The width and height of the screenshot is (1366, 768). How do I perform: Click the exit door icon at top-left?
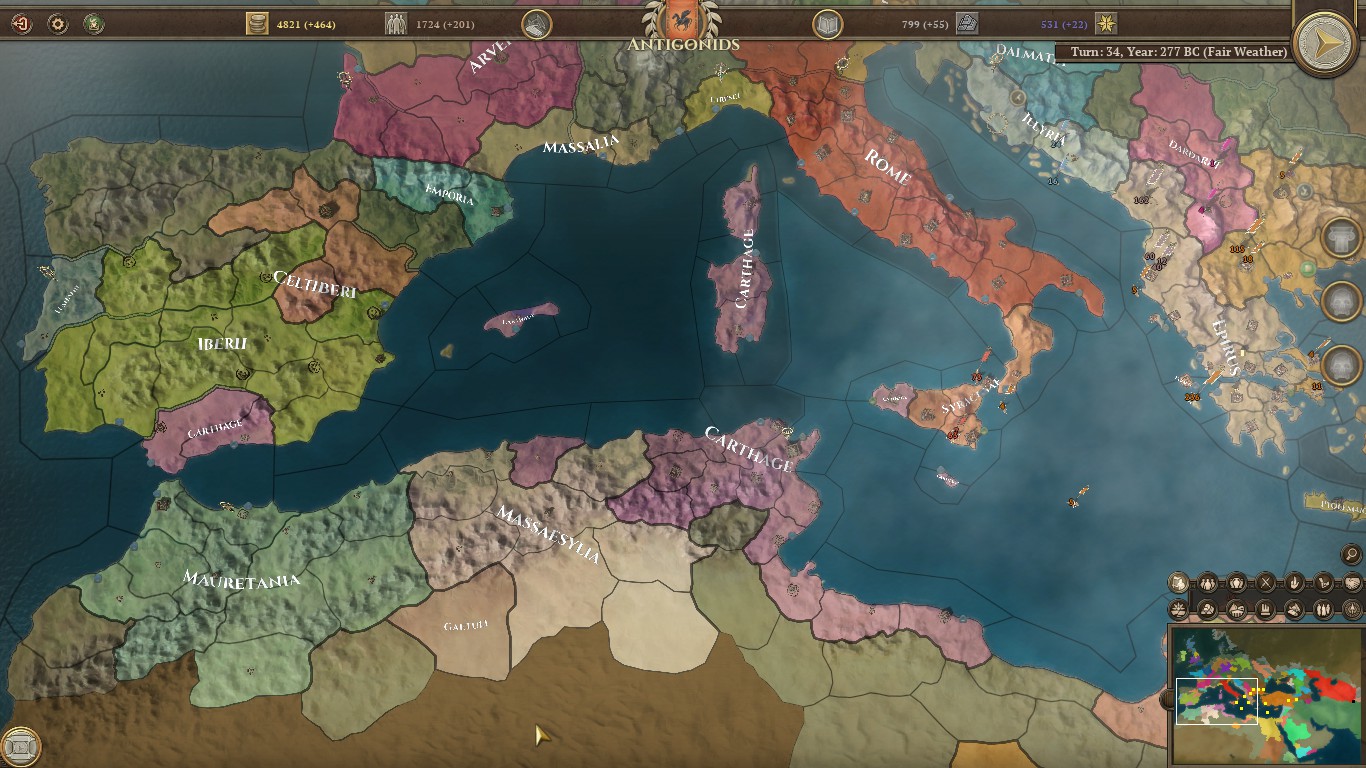(x=20, y=23)
